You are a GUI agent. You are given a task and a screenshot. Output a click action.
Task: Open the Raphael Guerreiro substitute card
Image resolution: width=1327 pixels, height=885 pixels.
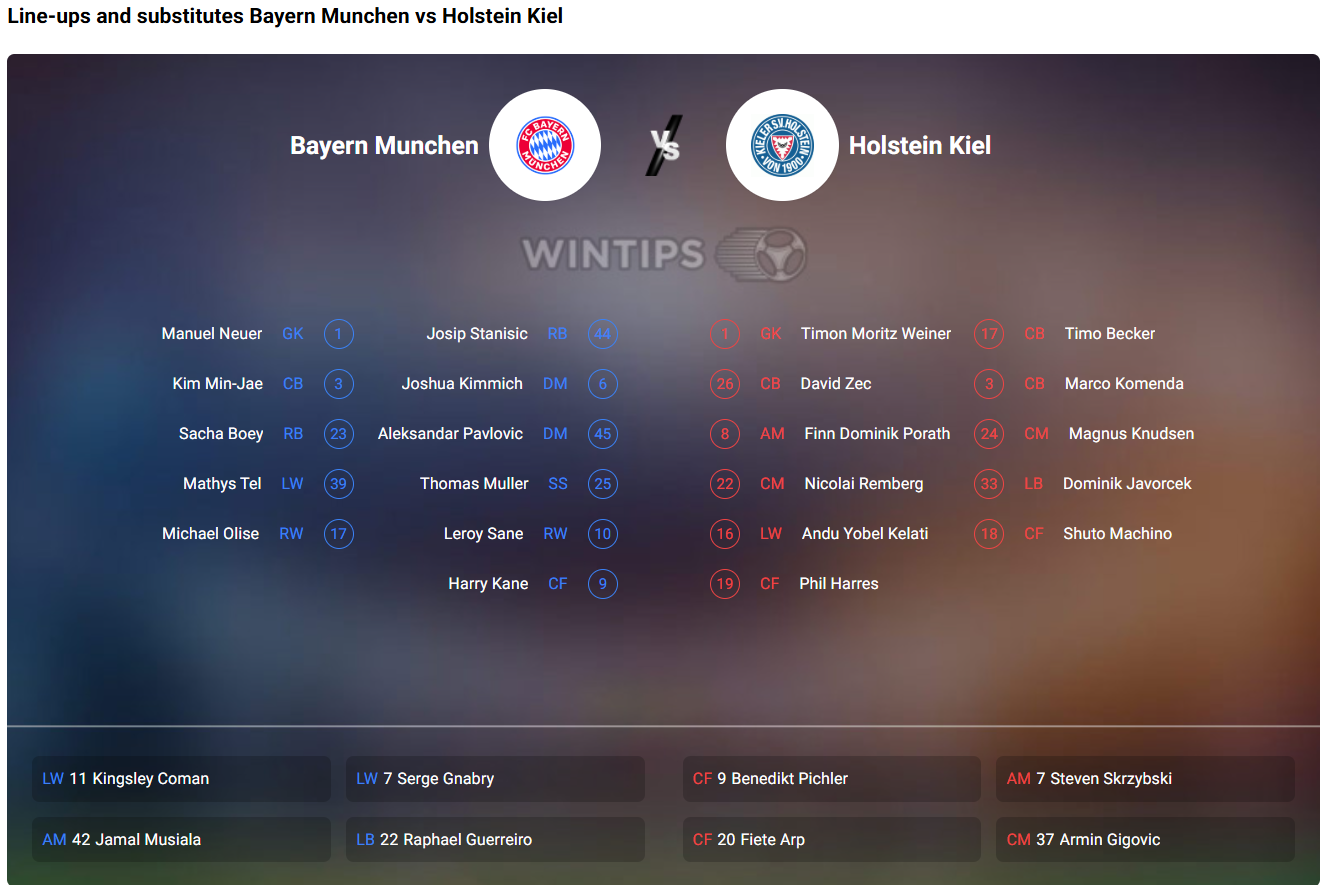[x=495, y=839]
